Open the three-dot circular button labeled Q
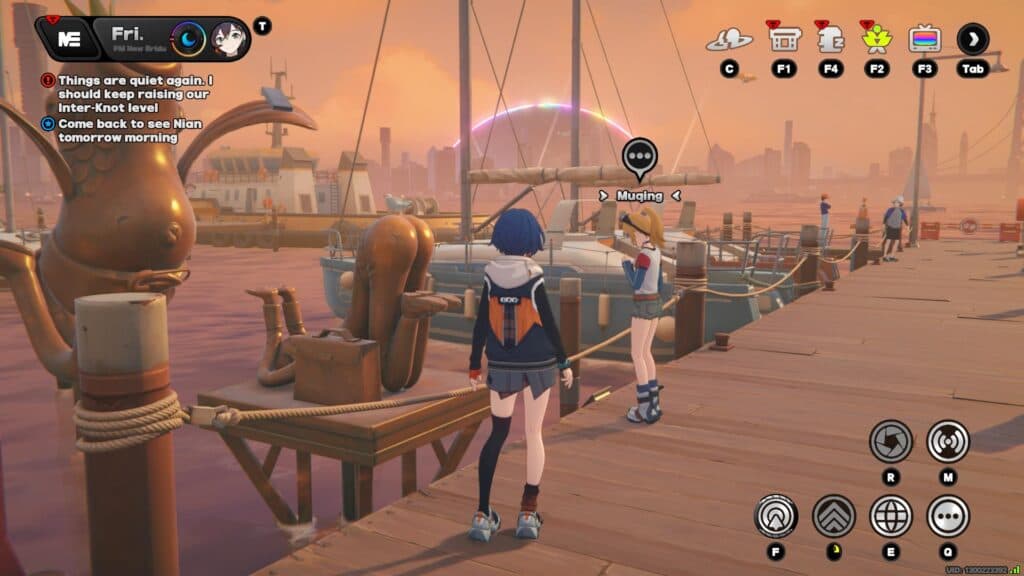The width and height of the screenshot is (1024, 576). click(x=948, y=516)
